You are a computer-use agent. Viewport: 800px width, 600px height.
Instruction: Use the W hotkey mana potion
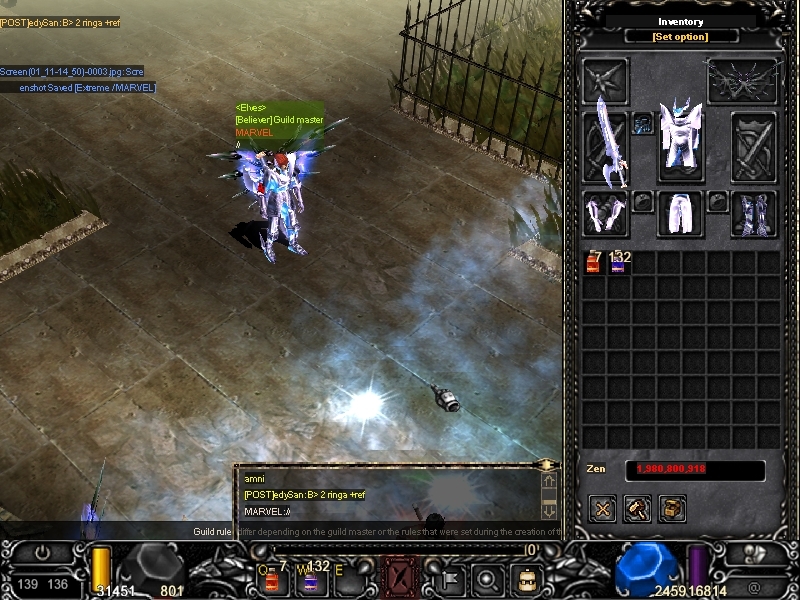pos(311,579)
